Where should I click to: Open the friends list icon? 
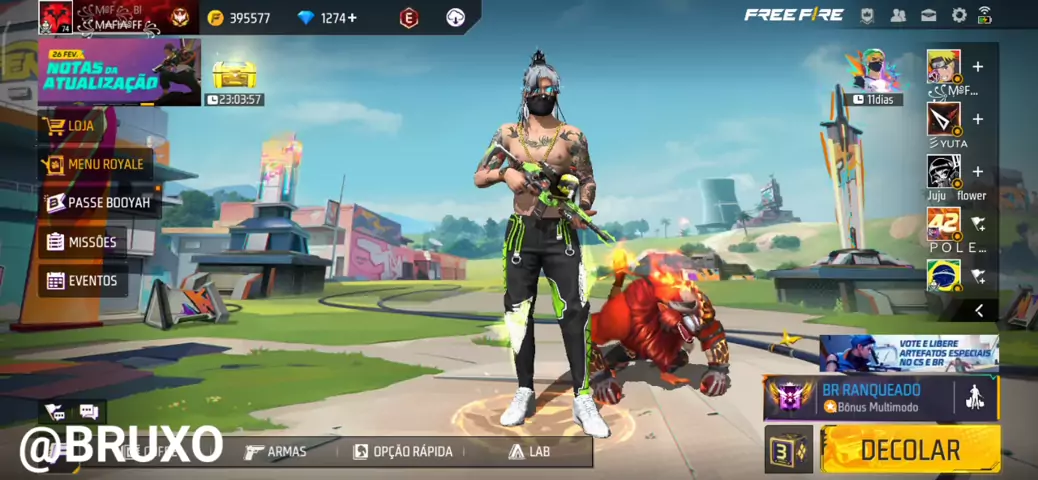click(898, 15)
